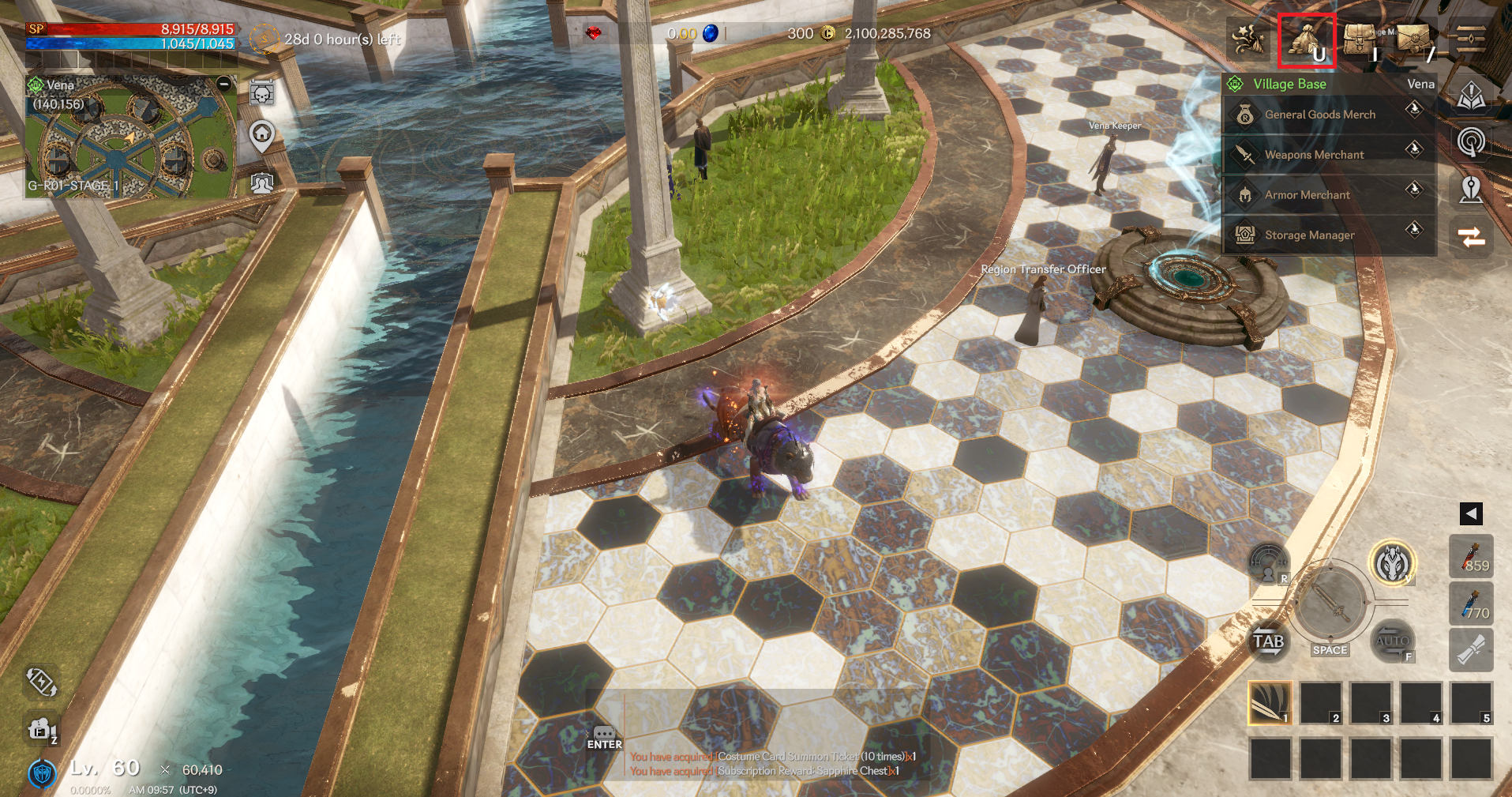The height and width of the screenshot is (797, 1512).
Task: Open the Vena minimap
Action: tap(130, 138)
